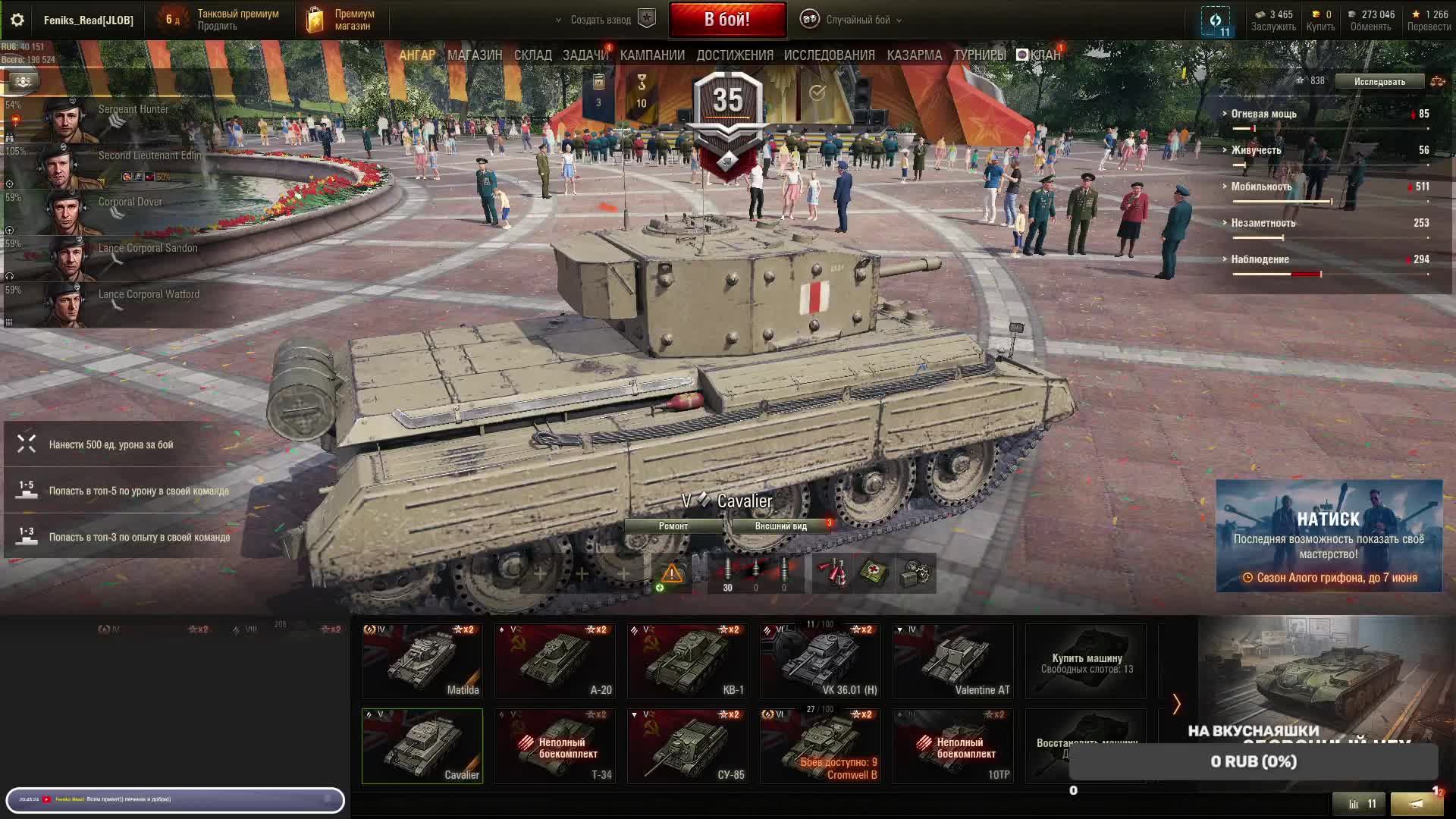
Task: Open the НАТИСК event banner
Action: (x=1329, y=535)
